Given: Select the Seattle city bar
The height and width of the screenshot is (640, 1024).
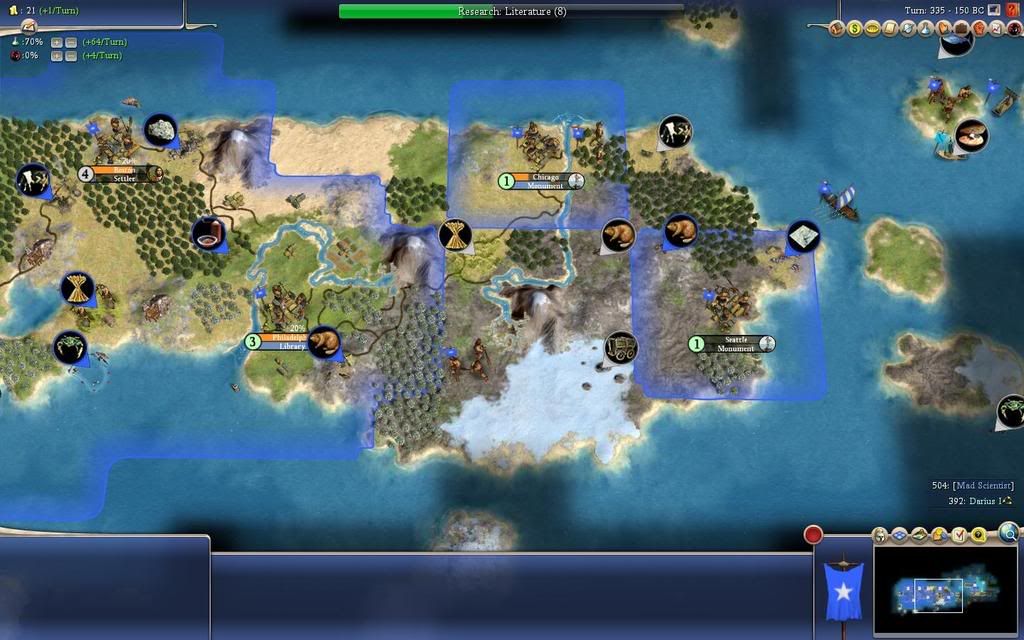Looking at the screenshot, I should (x=734, y=344).
